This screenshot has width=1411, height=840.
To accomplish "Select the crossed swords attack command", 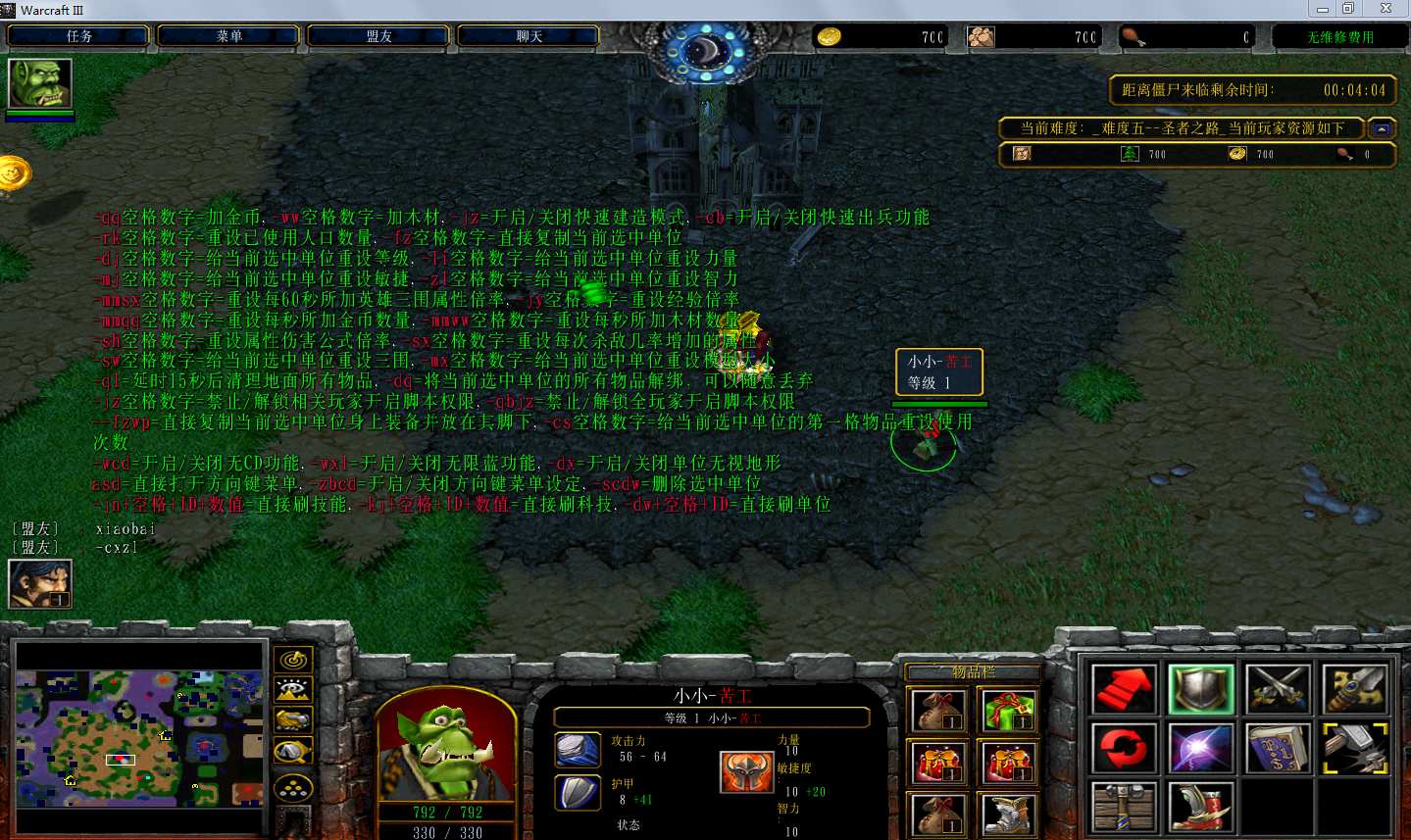I will coord(1278,690).
